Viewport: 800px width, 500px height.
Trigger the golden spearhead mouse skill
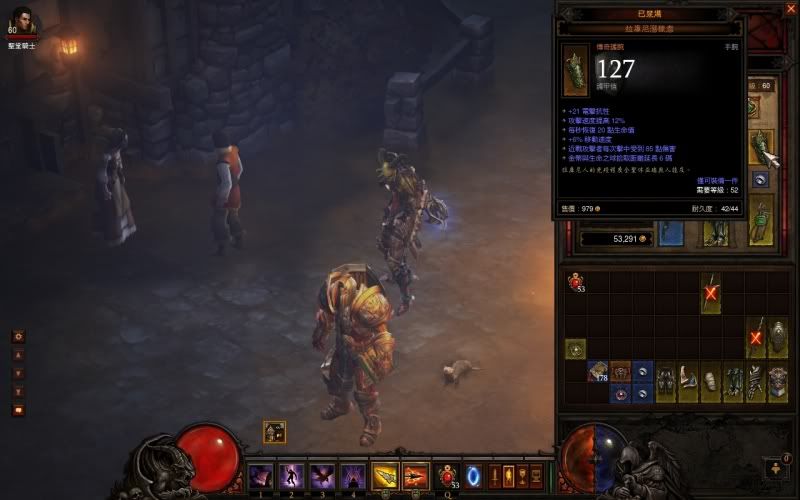pos(385,475)
